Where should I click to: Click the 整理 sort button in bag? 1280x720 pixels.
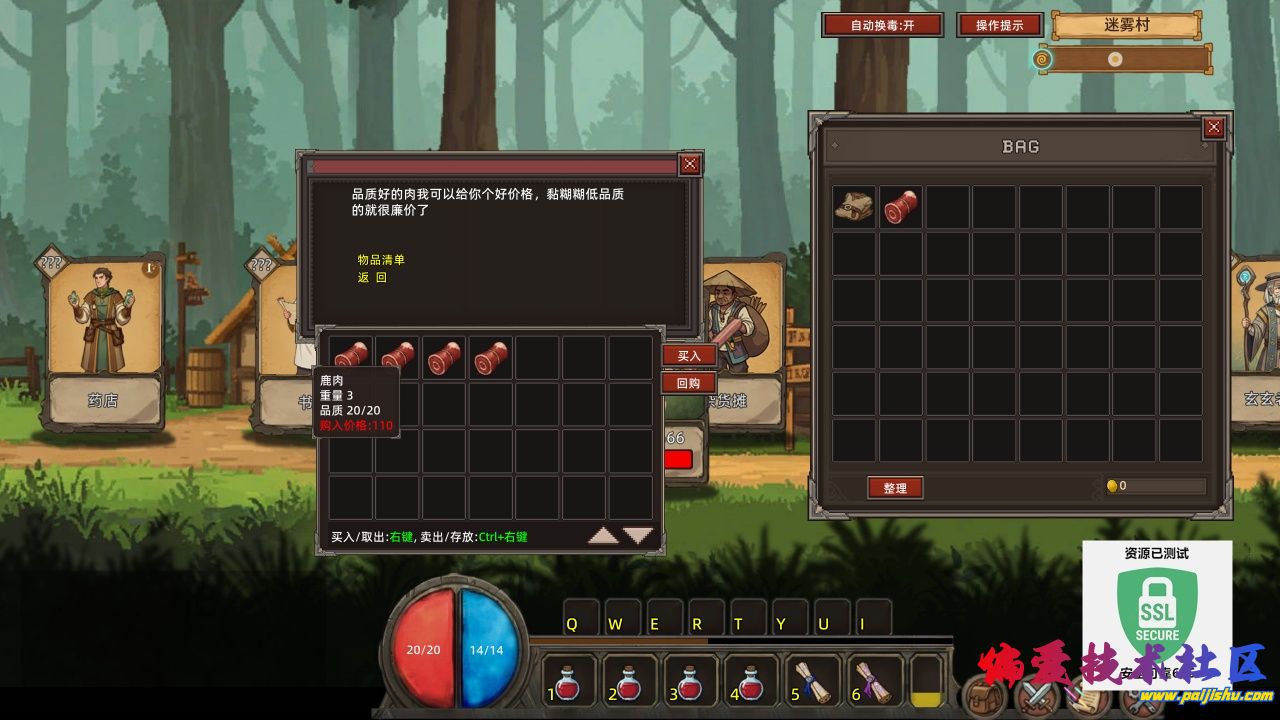pyautogui.click(x=894, y=488)
